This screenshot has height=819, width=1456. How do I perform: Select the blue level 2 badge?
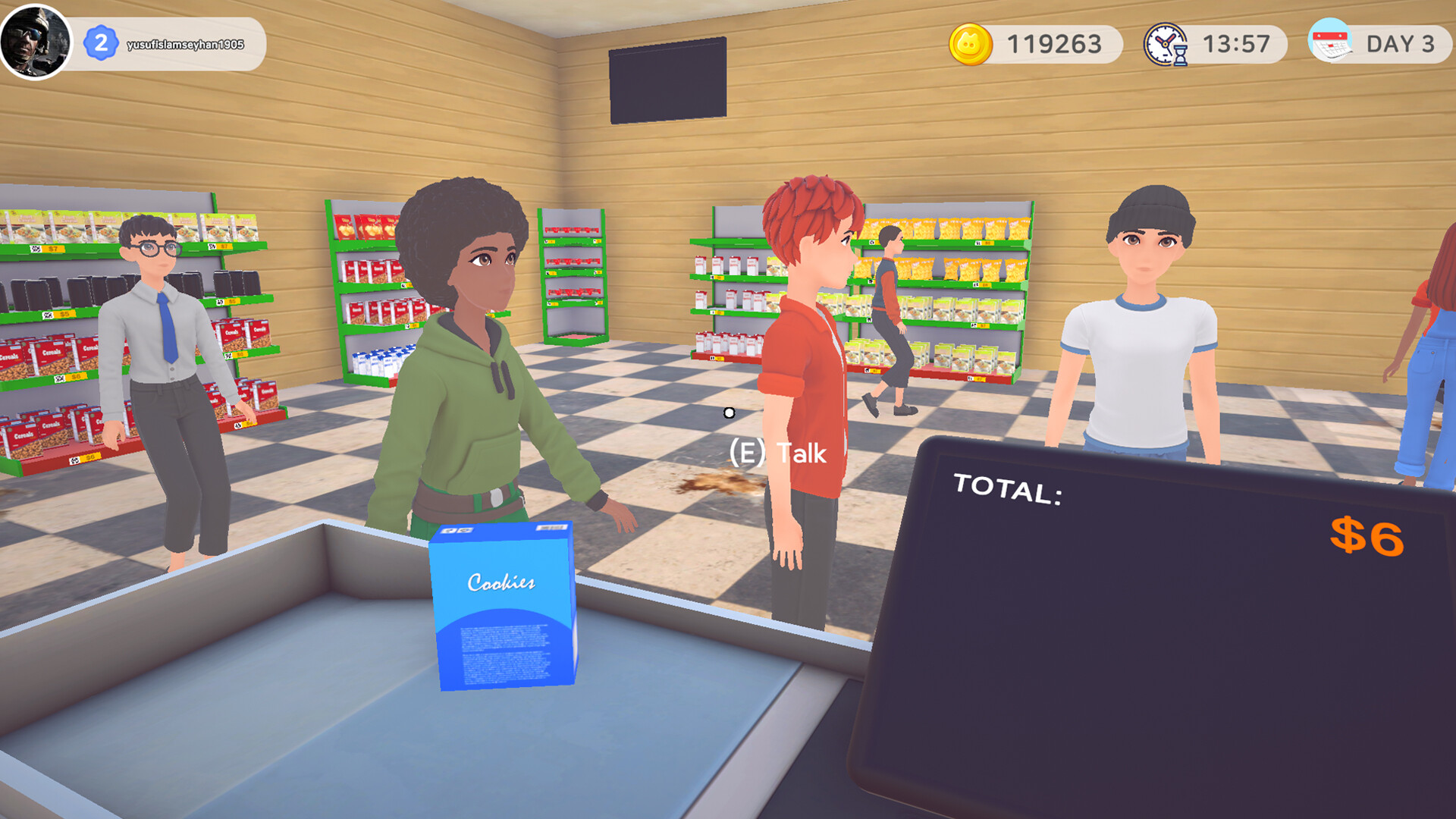(101, 43)
